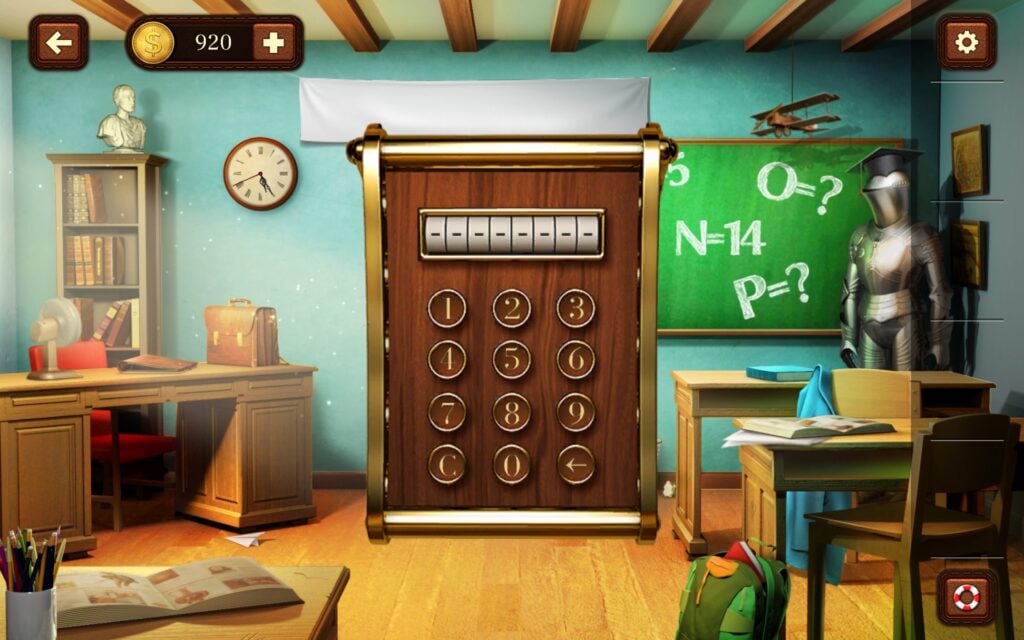
Task: Push the keypad's 4 button
Action: (447, 359)
